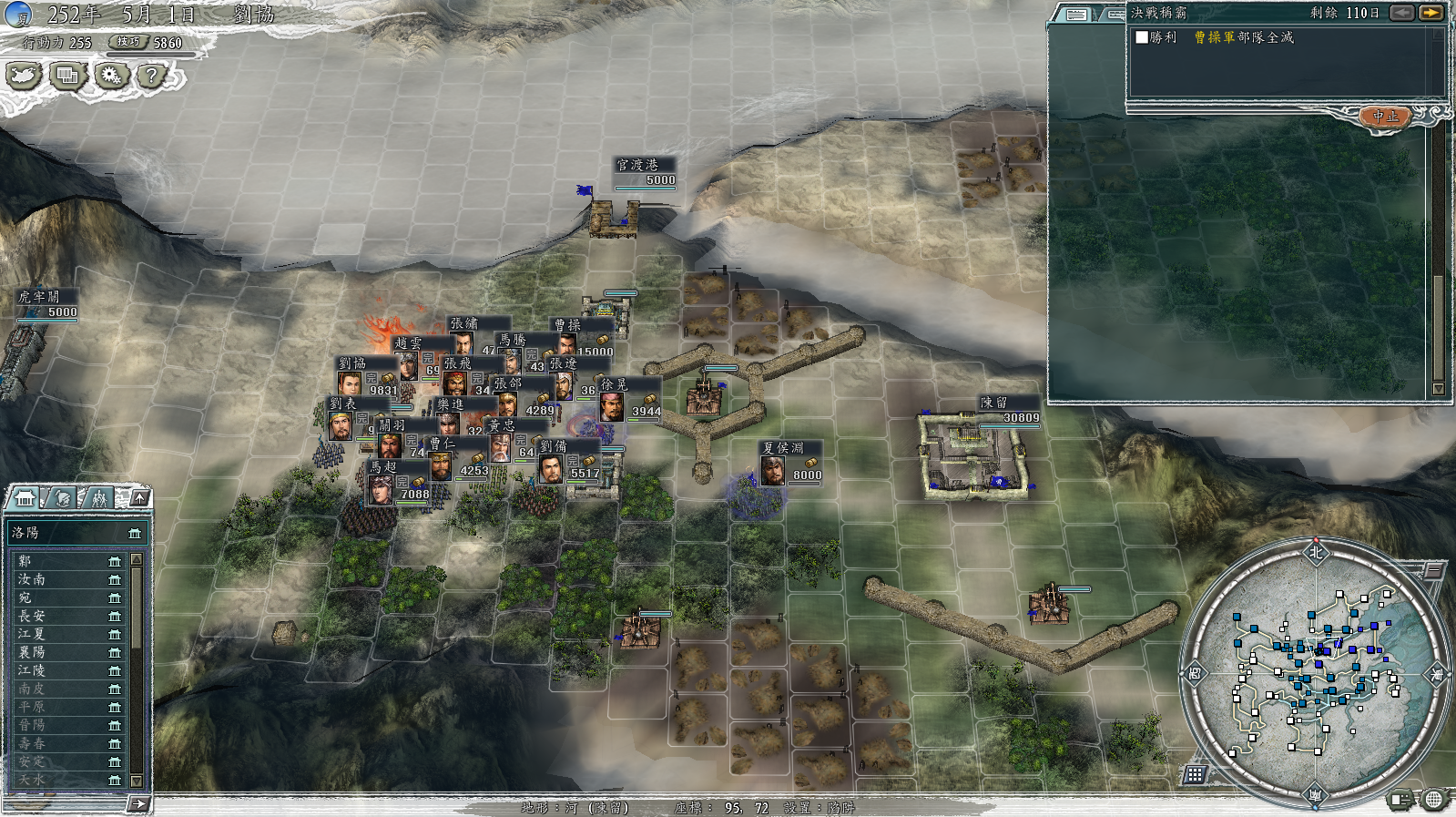Switch to the troop units tab
Screen dimensions: 1456x817
click(98, 498)
